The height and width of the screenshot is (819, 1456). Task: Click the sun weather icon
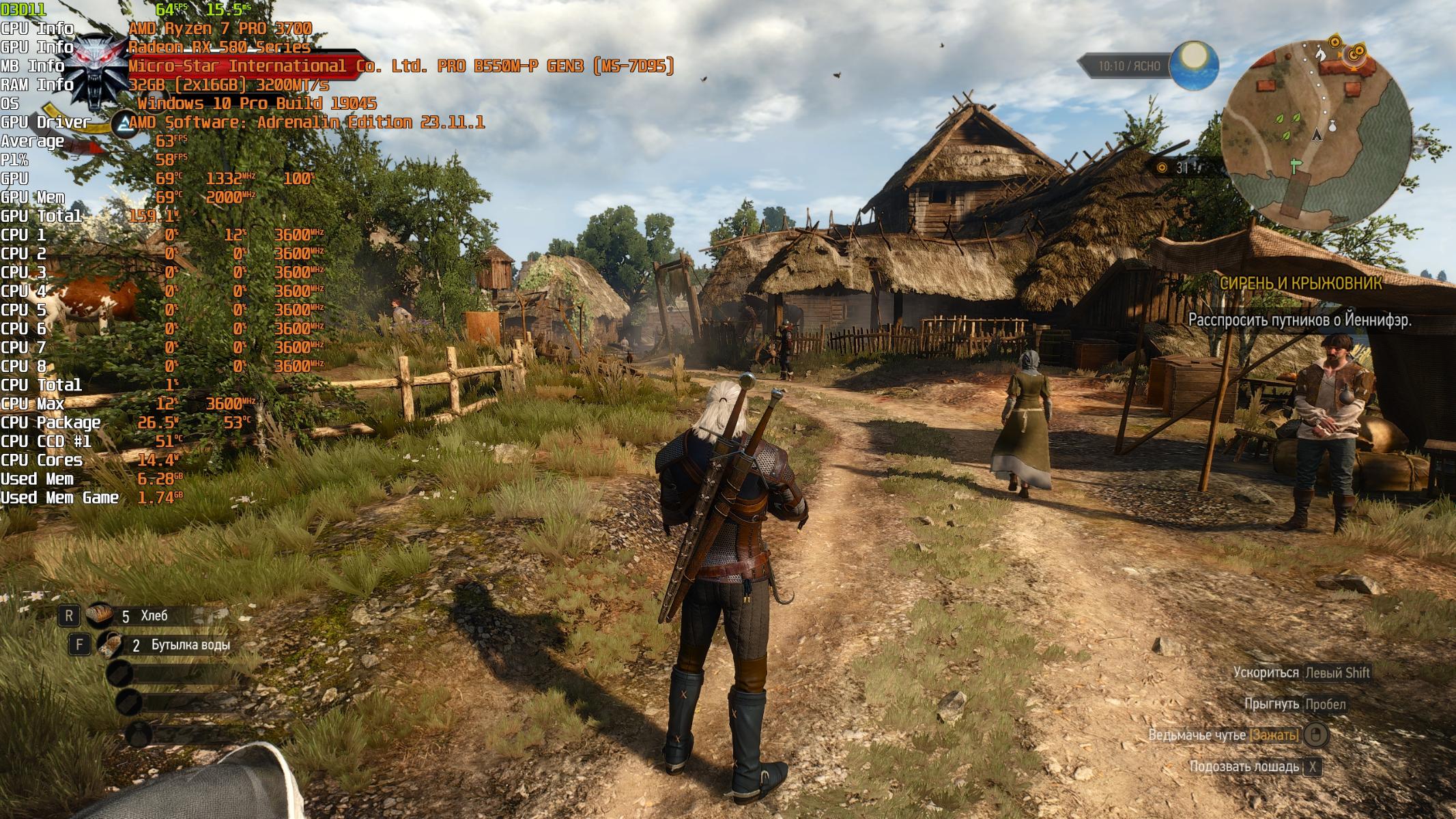tap(1194, 66)
